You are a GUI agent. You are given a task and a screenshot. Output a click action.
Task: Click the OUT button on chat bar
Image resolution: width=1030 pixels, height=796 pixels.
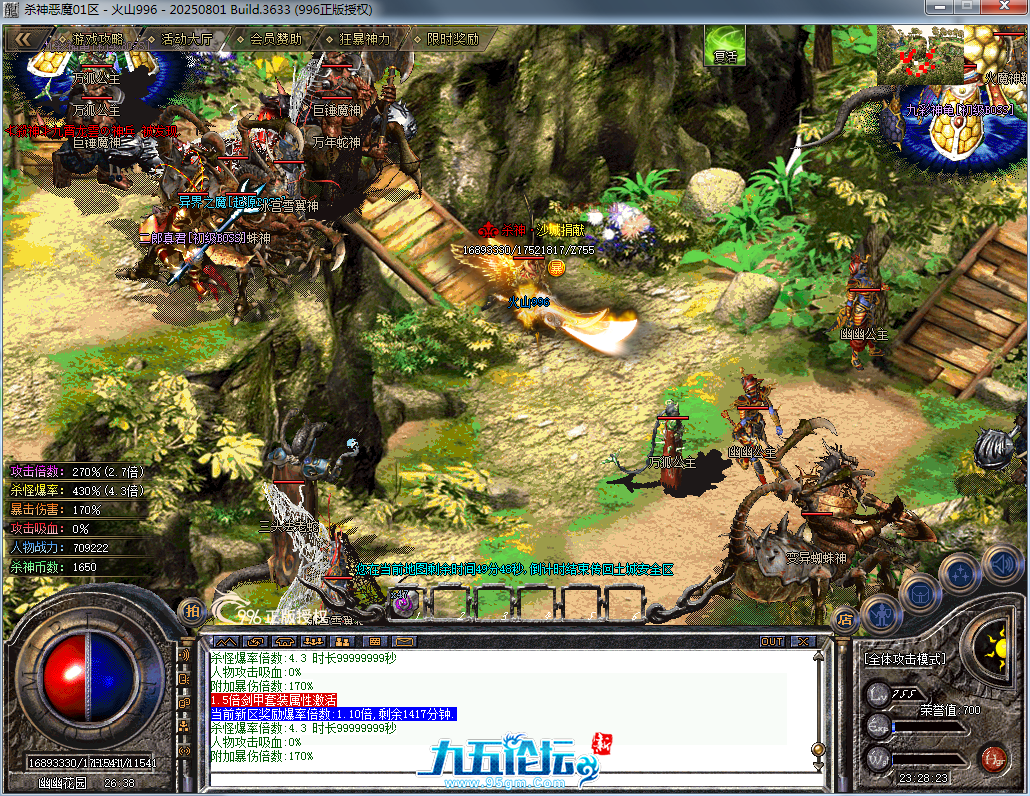[772, 641]
